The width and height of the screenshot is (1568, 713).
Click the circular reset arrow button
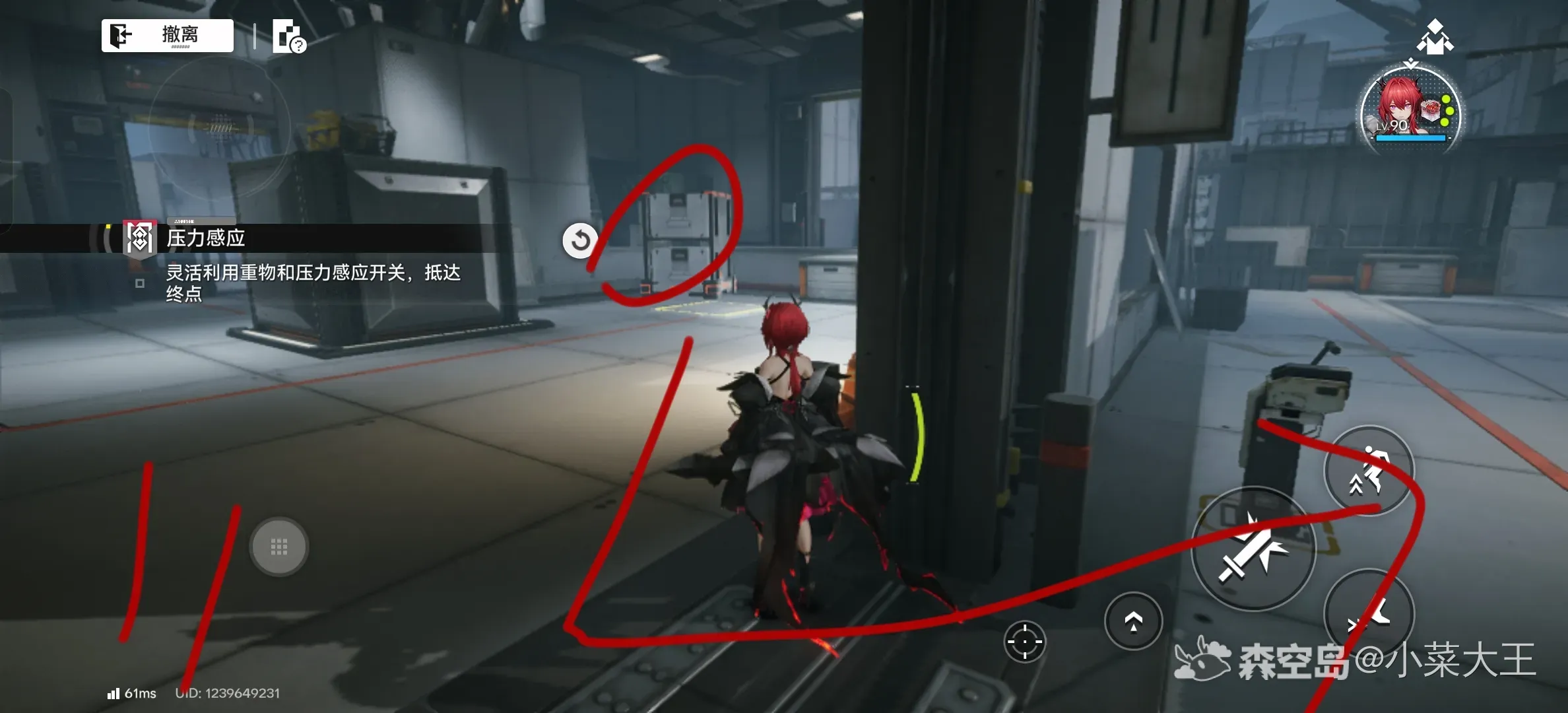[x=580, y=240]
